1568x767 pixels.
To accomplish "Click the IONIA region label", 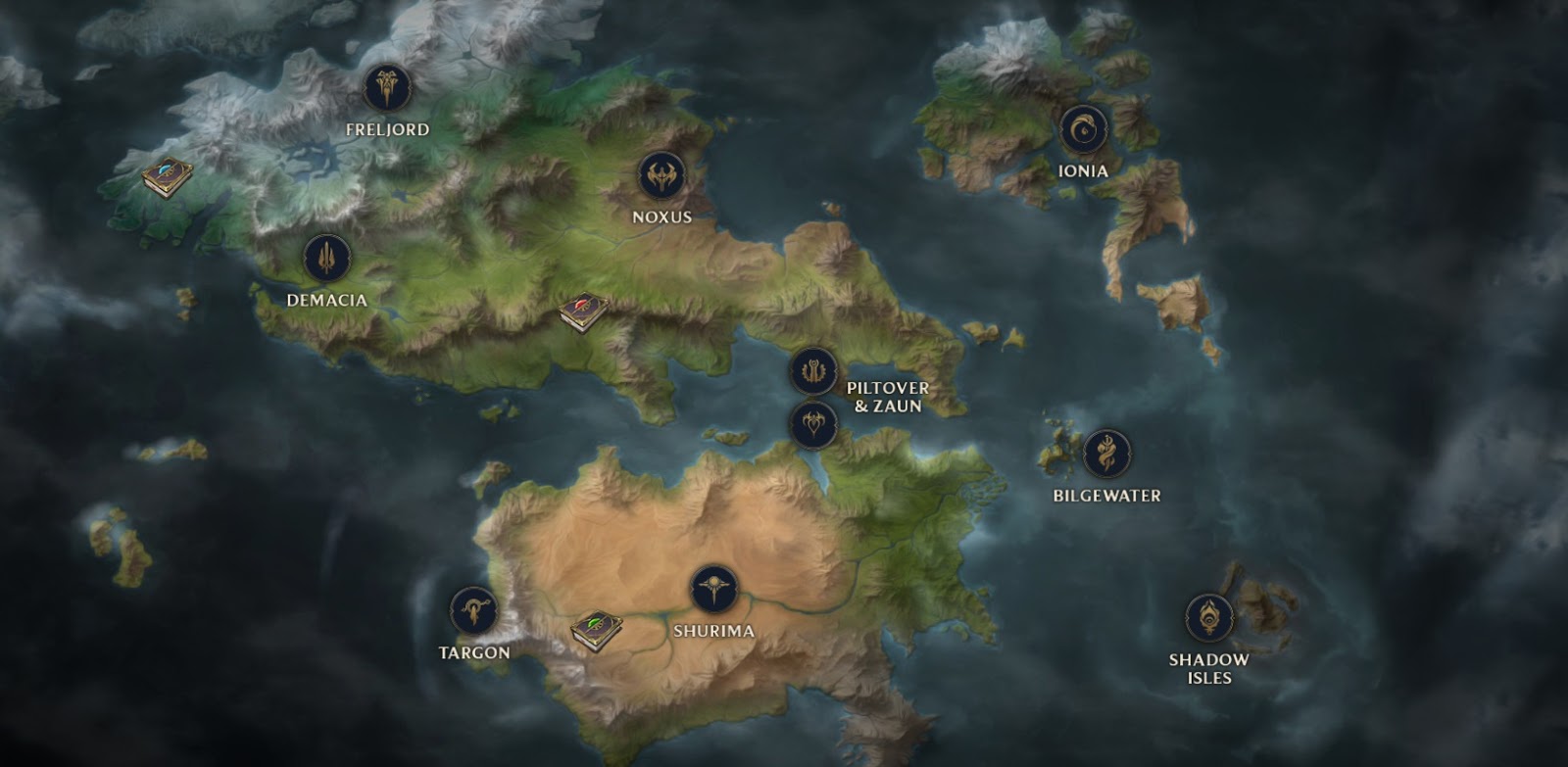I will pyautogui.click(x=1082, y=168).
